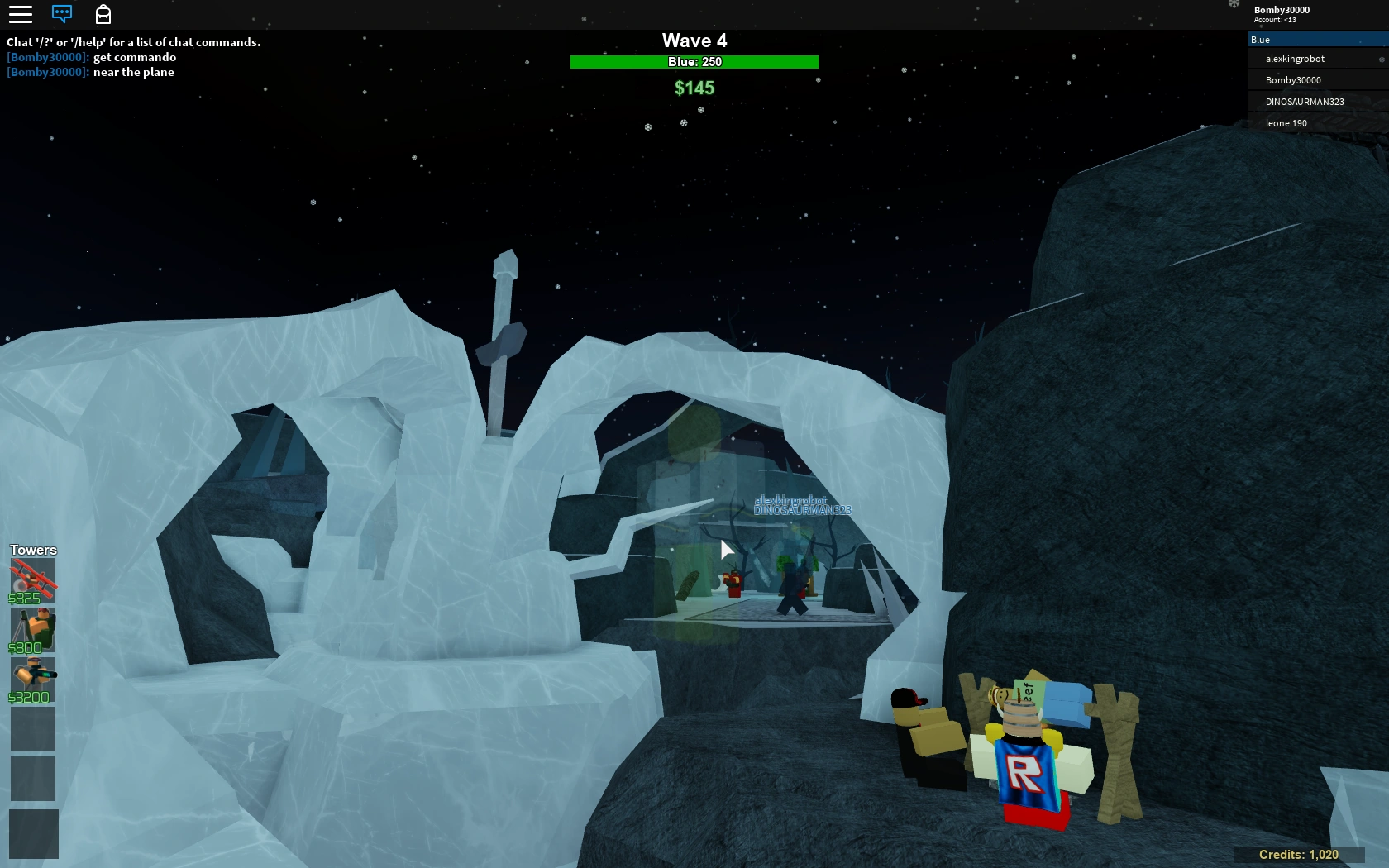Click the Blue: 250 health bar
The image size is (1389, 868).
tap(694, 61)
